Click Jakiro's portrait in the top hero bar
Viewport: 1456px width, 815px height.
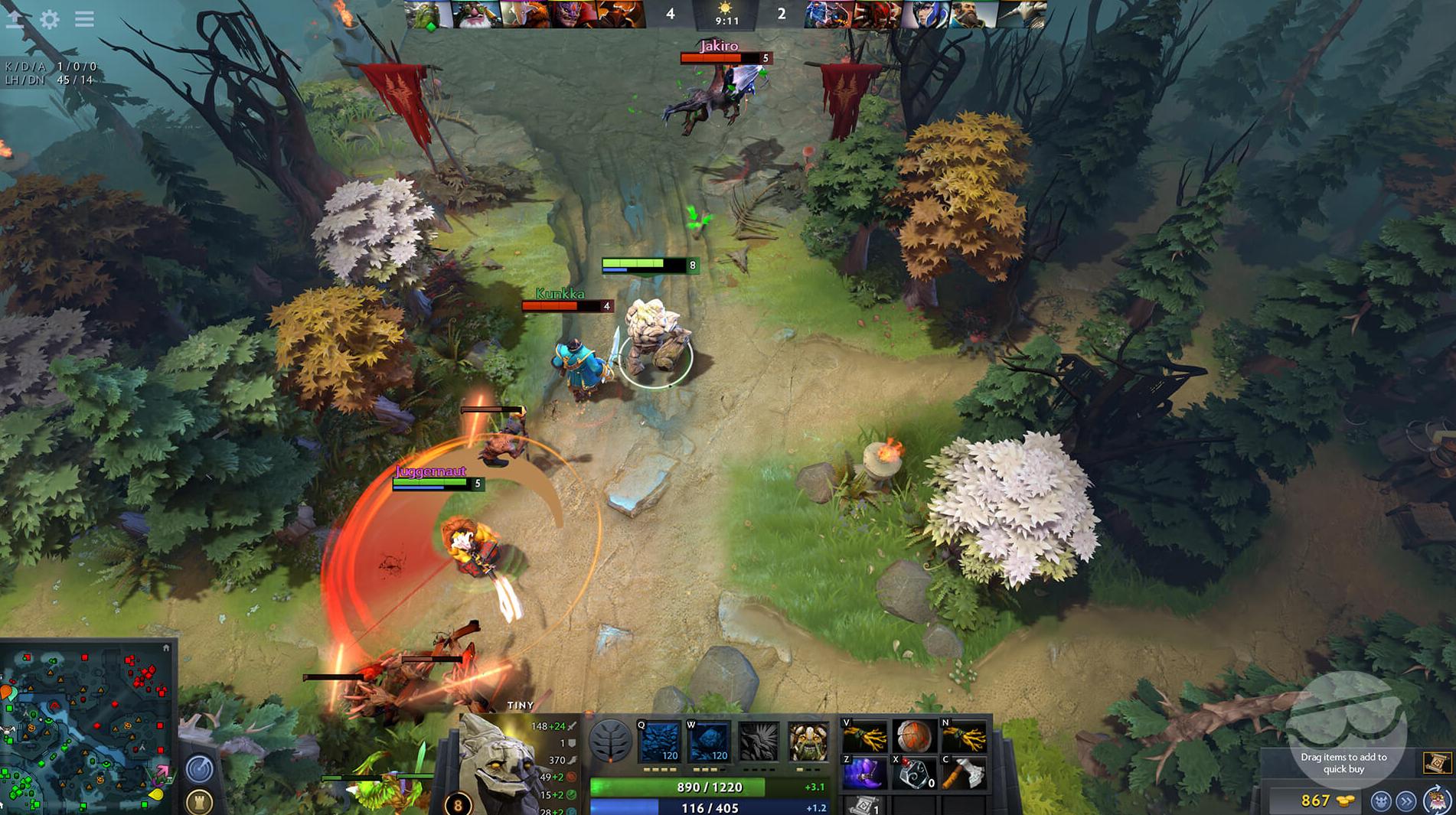(827, 15)
